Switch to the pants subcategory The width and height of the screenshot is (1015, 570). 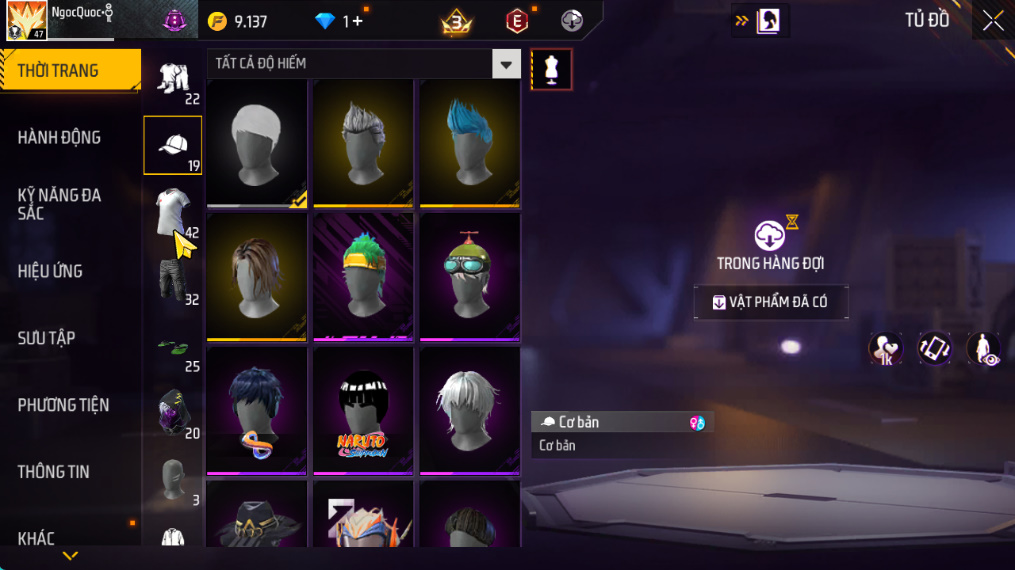pos(172,280)
